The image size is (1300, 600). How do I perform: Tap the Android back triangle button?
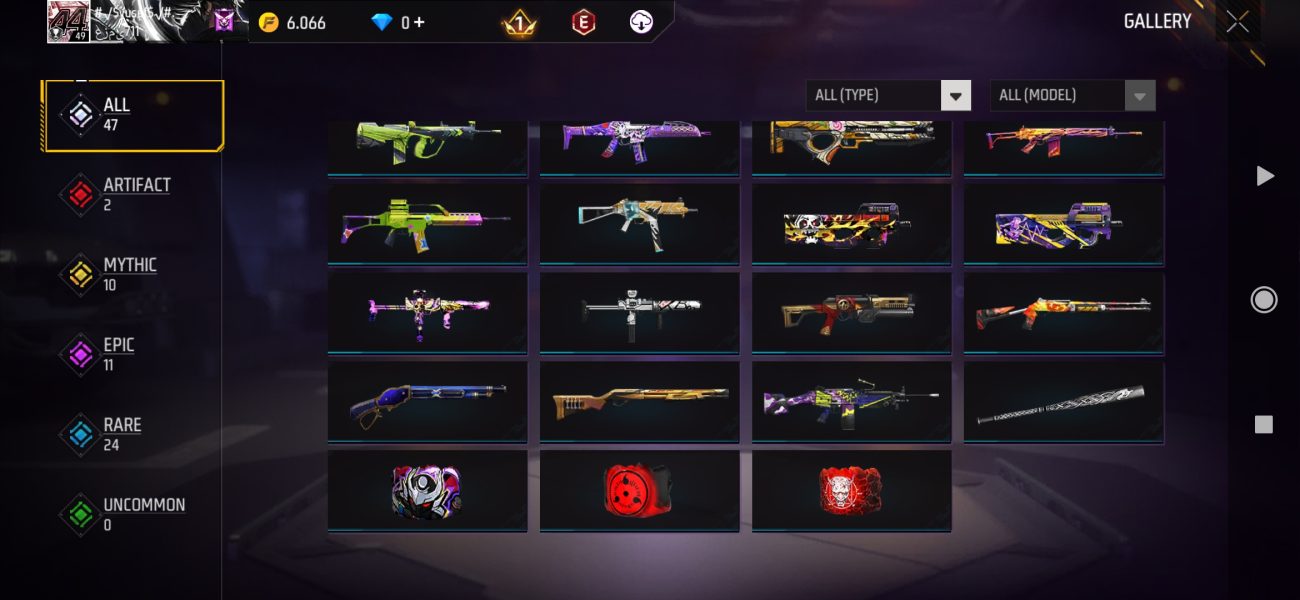coord(1264,176)
